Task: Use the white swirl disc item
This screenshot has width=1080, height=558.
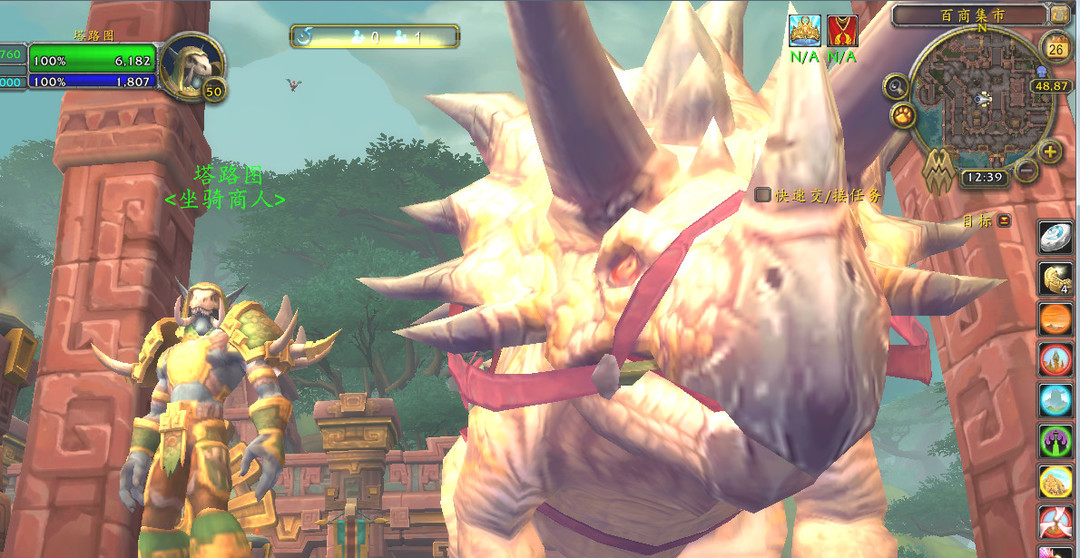Action: click(1056, 238)
